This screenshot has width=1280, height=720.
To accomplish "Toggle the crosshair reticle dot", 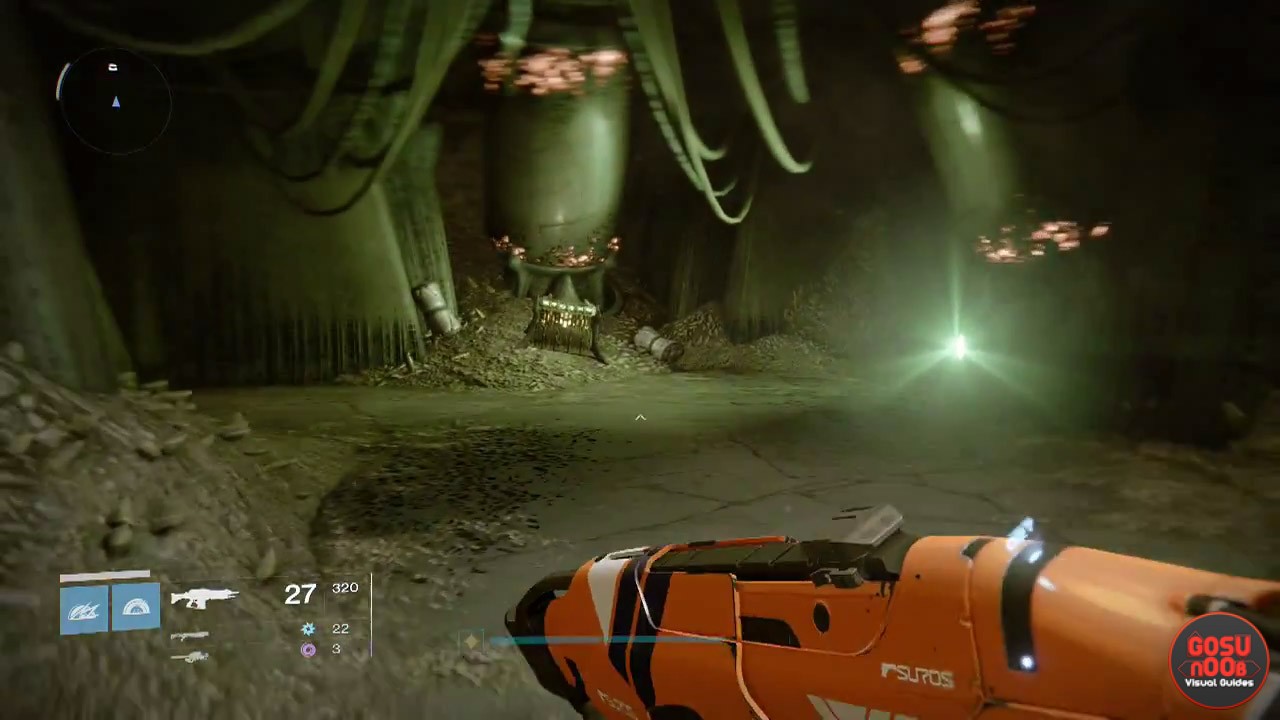I will [x=640, y=417].
